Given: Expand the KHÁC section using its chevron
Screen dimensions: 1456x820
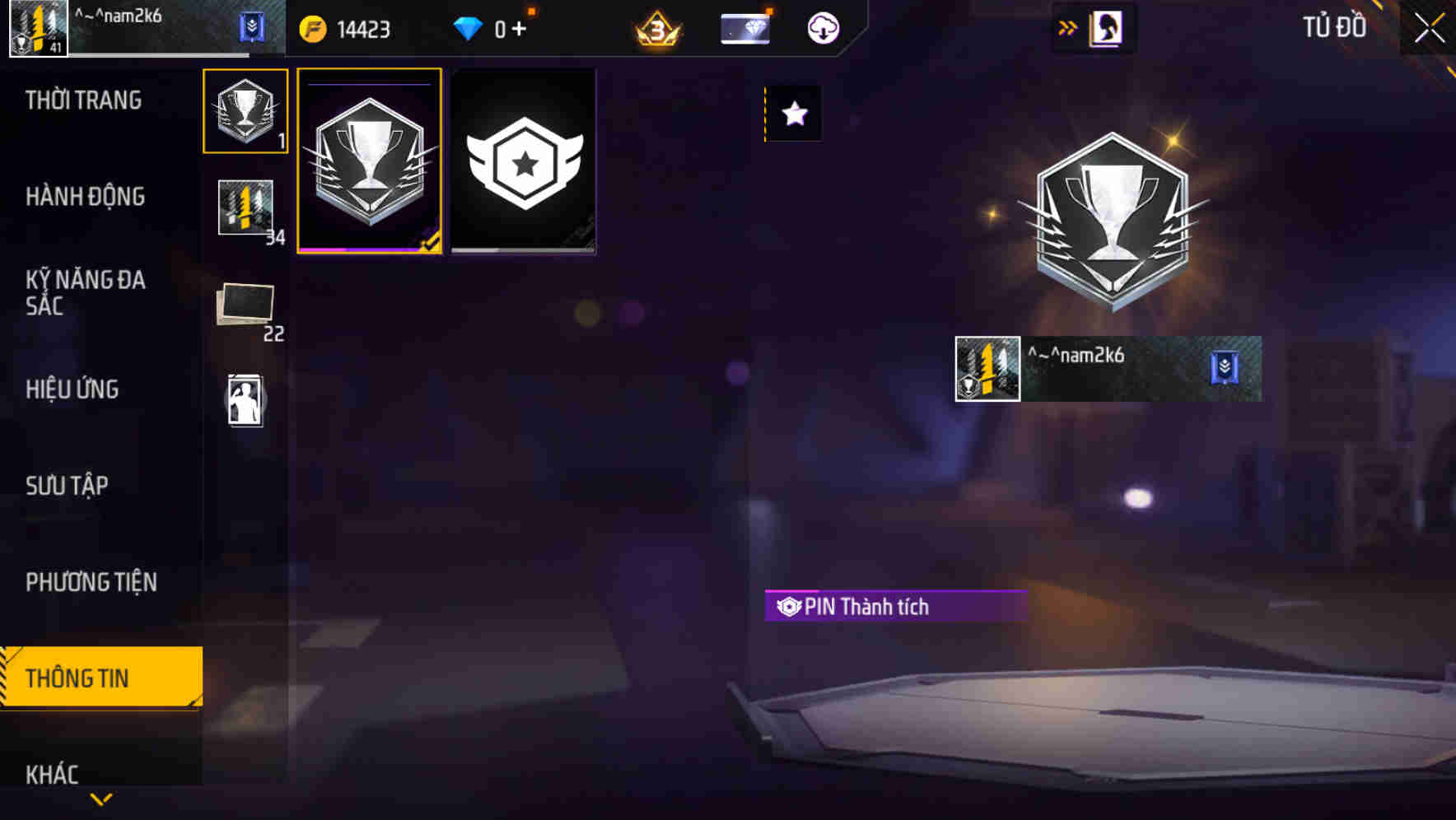Looking at the screenshot, I should [101, 797].
